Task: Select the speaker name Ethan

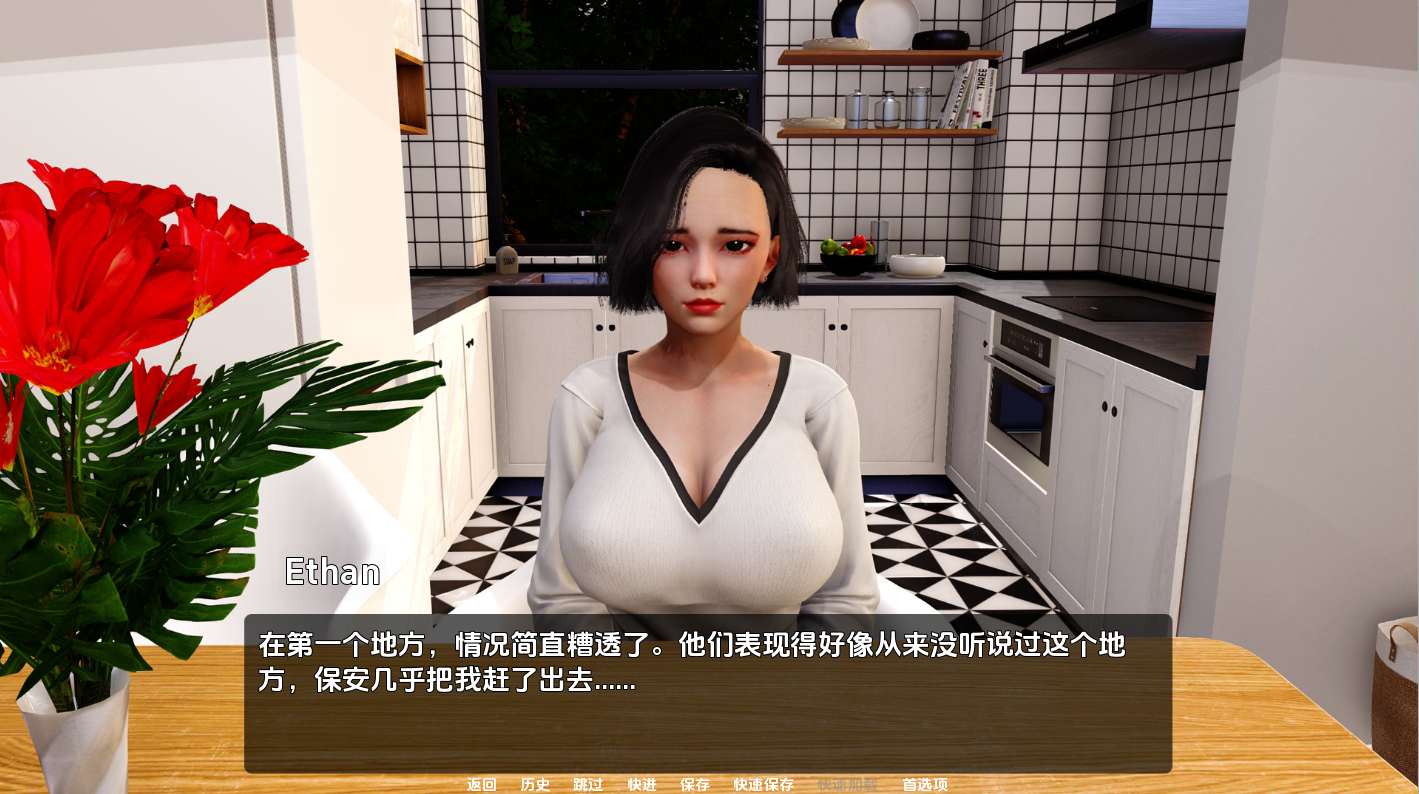Action: click(331, 572)
